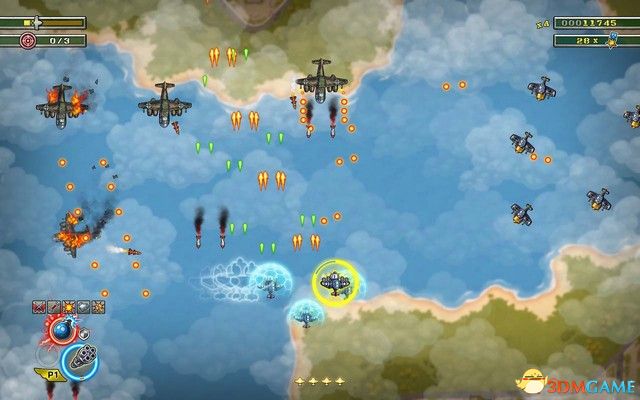The width and height of the screenshot is (640, 400).
Task: Click the red target objective tracker icon
Action: click(x=26, y=40)
